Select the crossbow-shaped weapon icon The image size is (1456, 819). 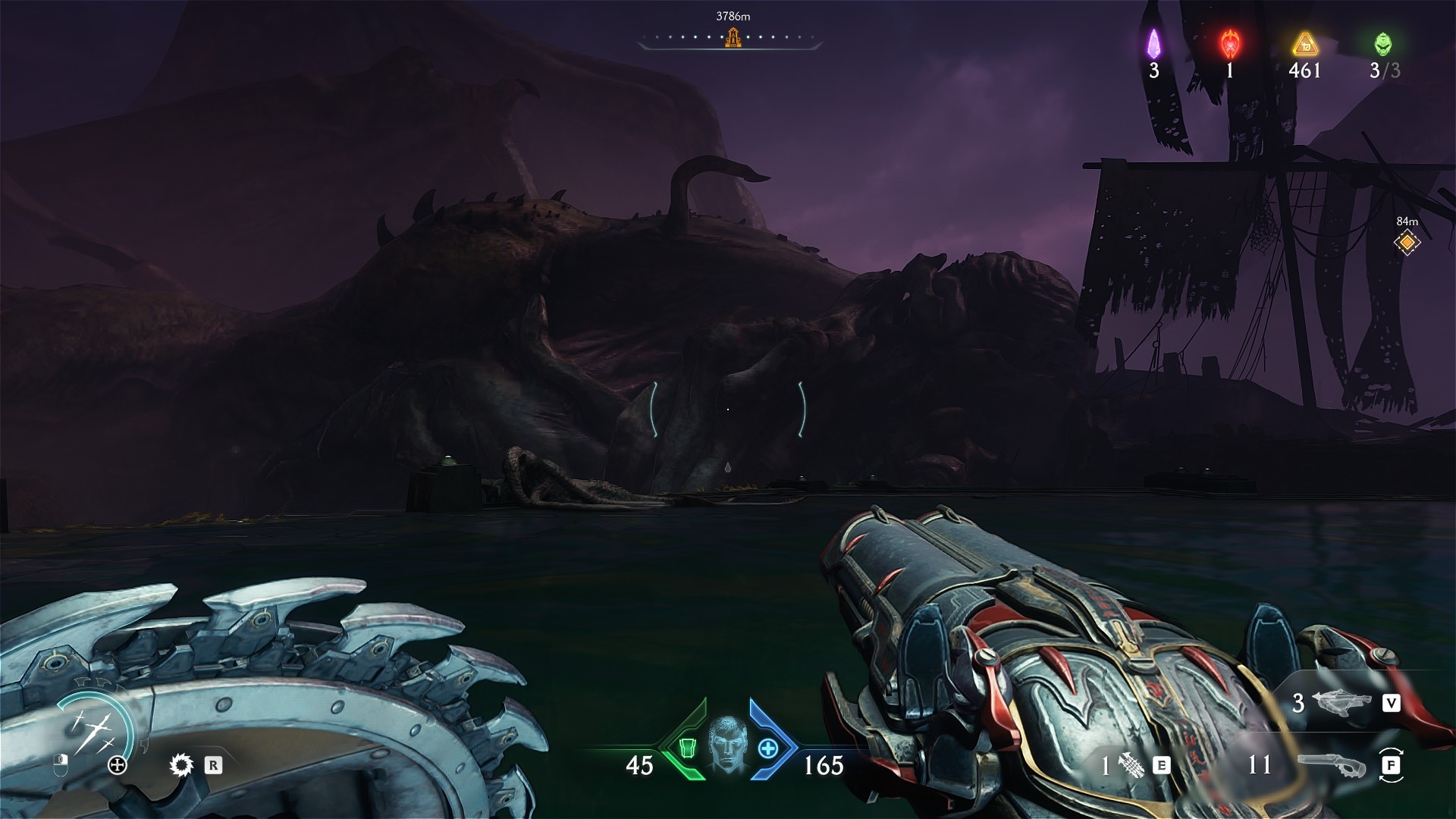coord(1344,703)
